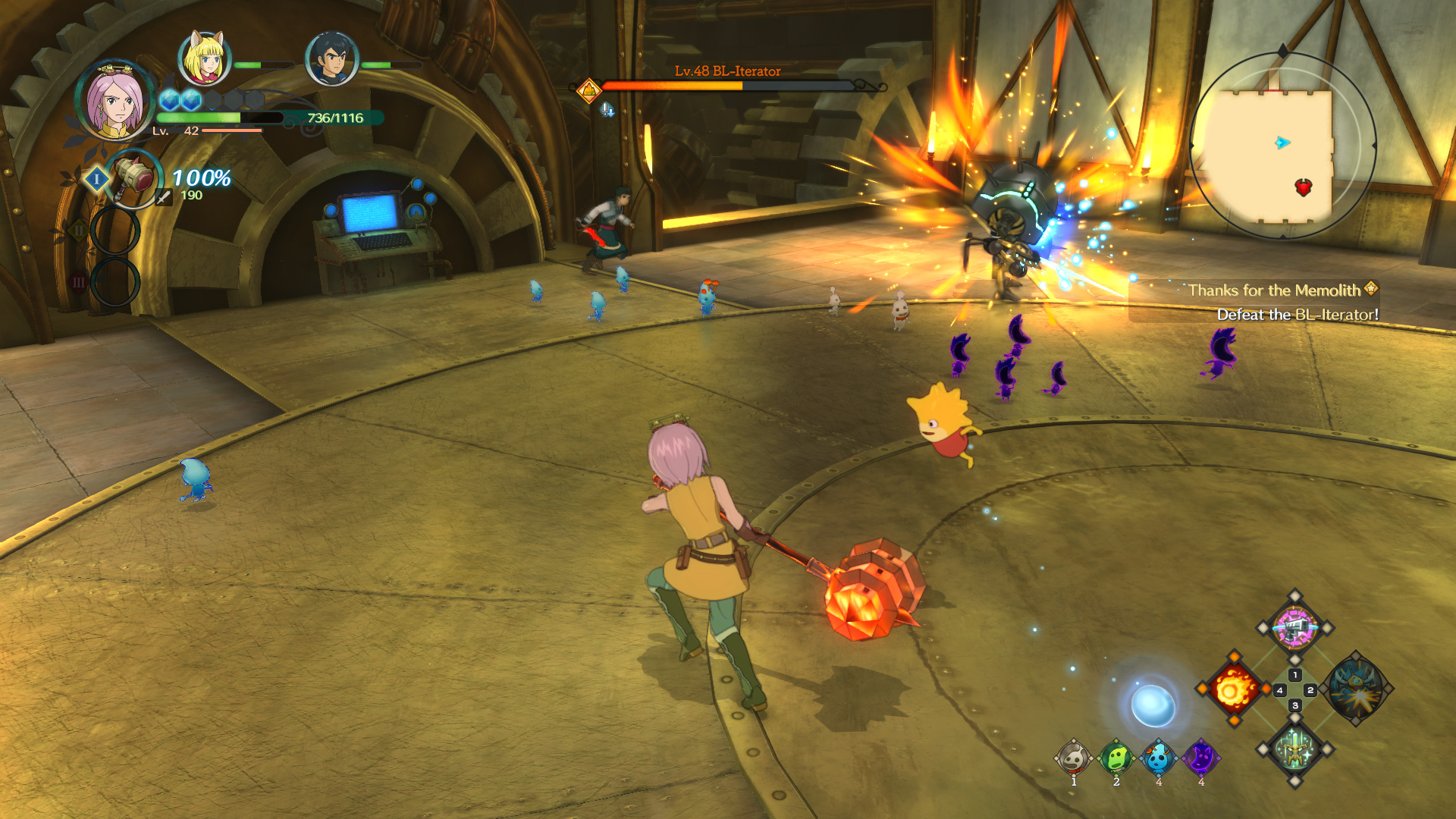Click the empty weapon slot III
1456x819 pixels.
point(115,282)
